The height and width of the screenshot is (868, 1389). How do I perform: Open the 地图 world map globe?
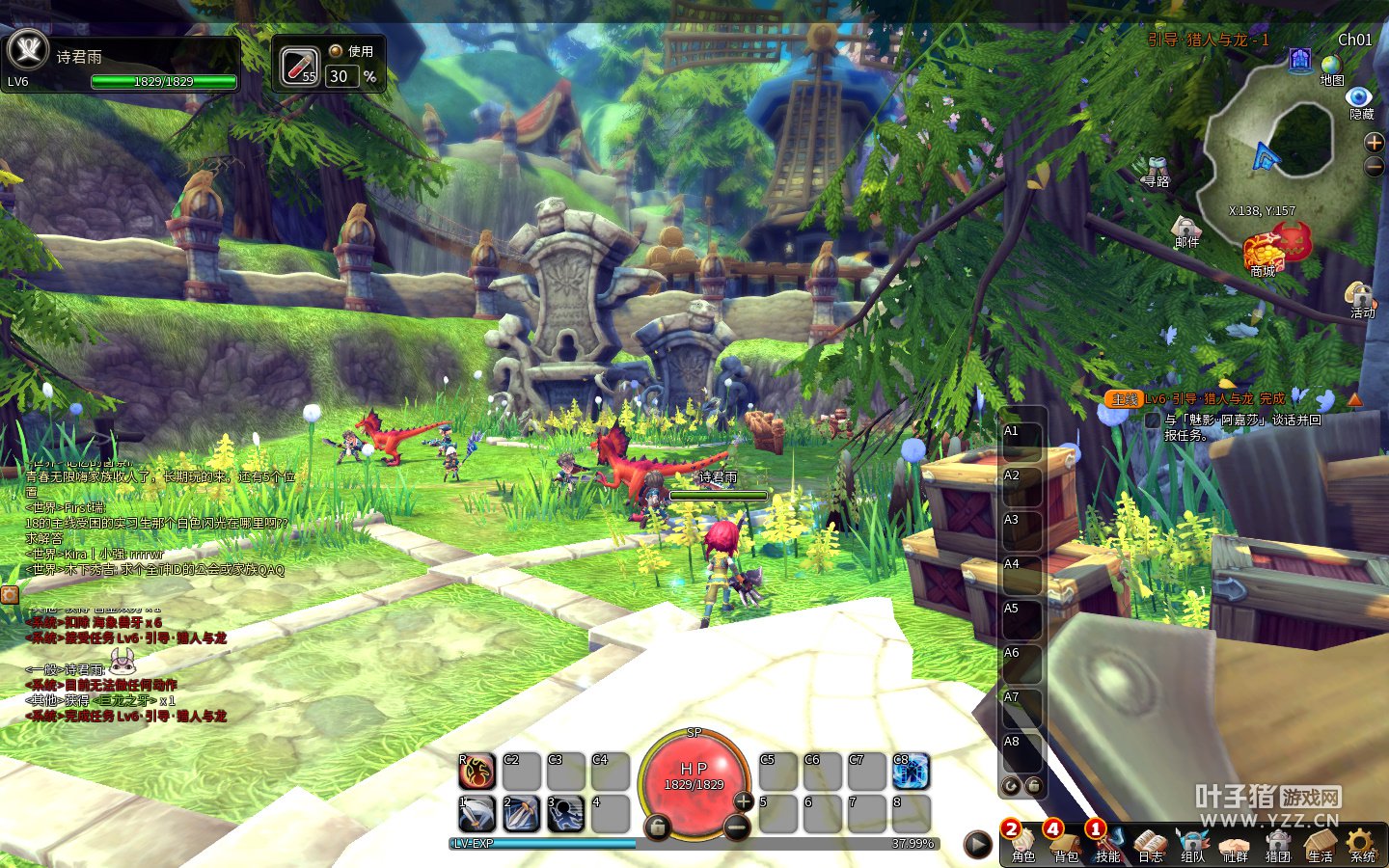point(1331,68)
